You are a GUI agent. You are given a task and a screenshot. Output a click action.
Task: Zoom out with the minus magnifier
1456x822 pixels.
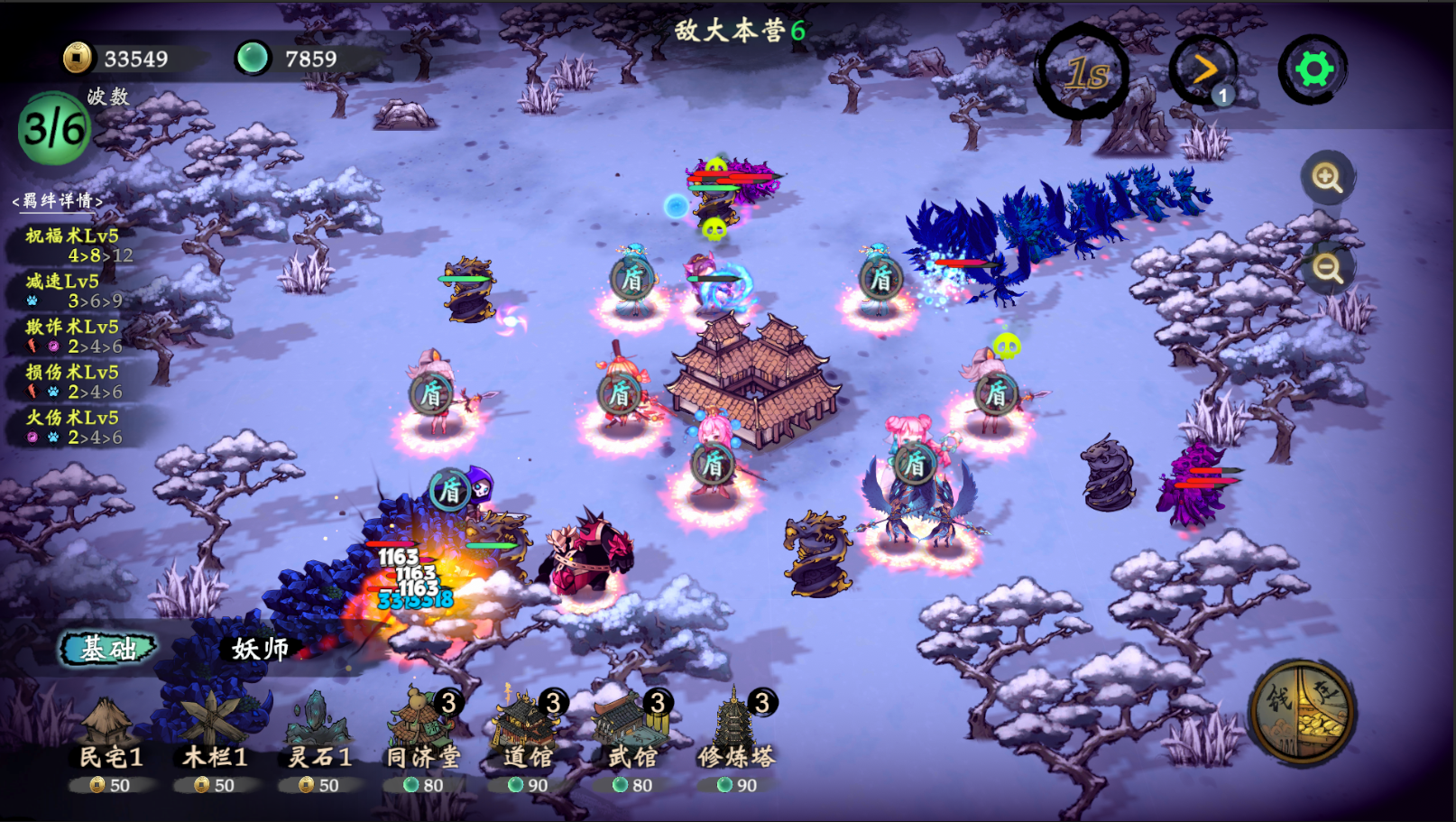coord(1327,267)
